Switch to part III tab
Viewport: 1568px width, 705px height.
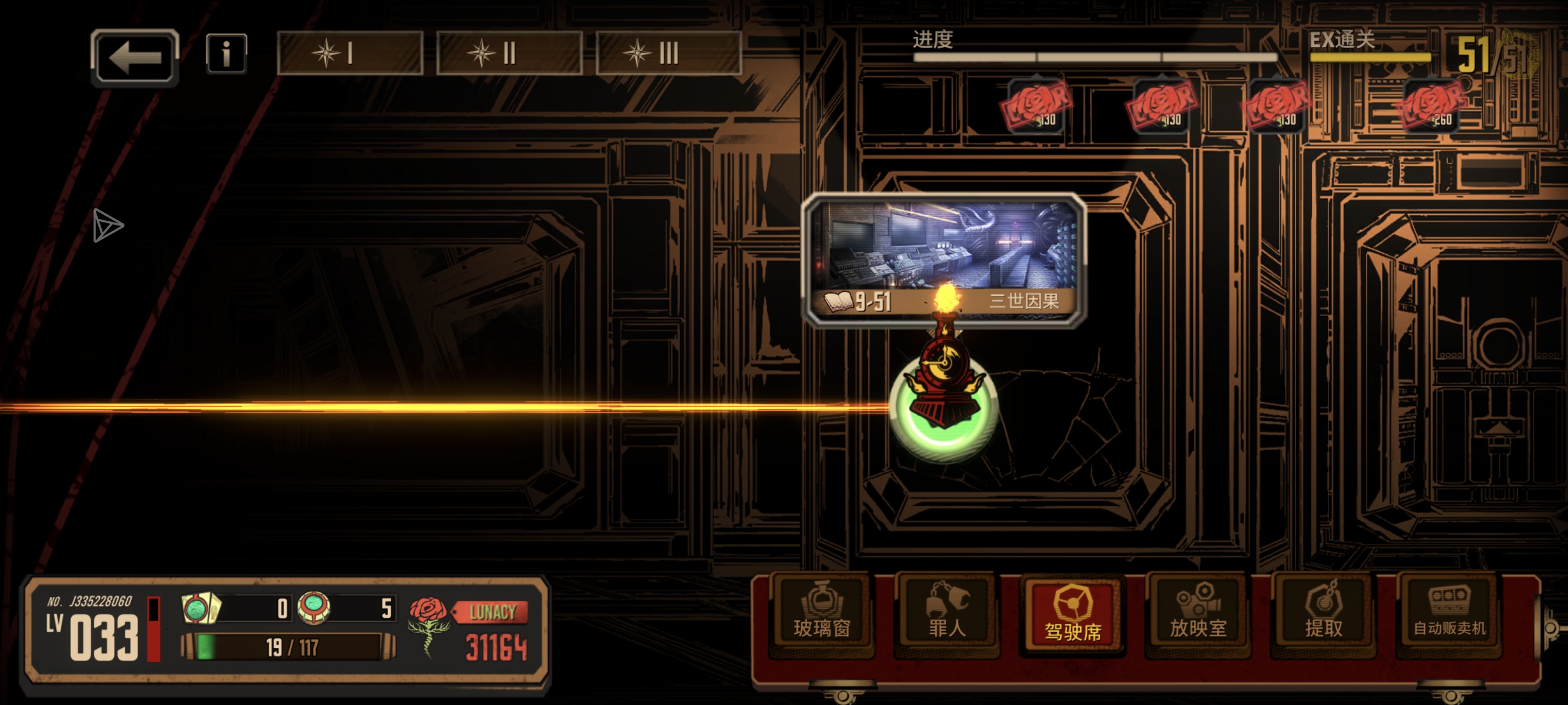click(x=668, y=54)
